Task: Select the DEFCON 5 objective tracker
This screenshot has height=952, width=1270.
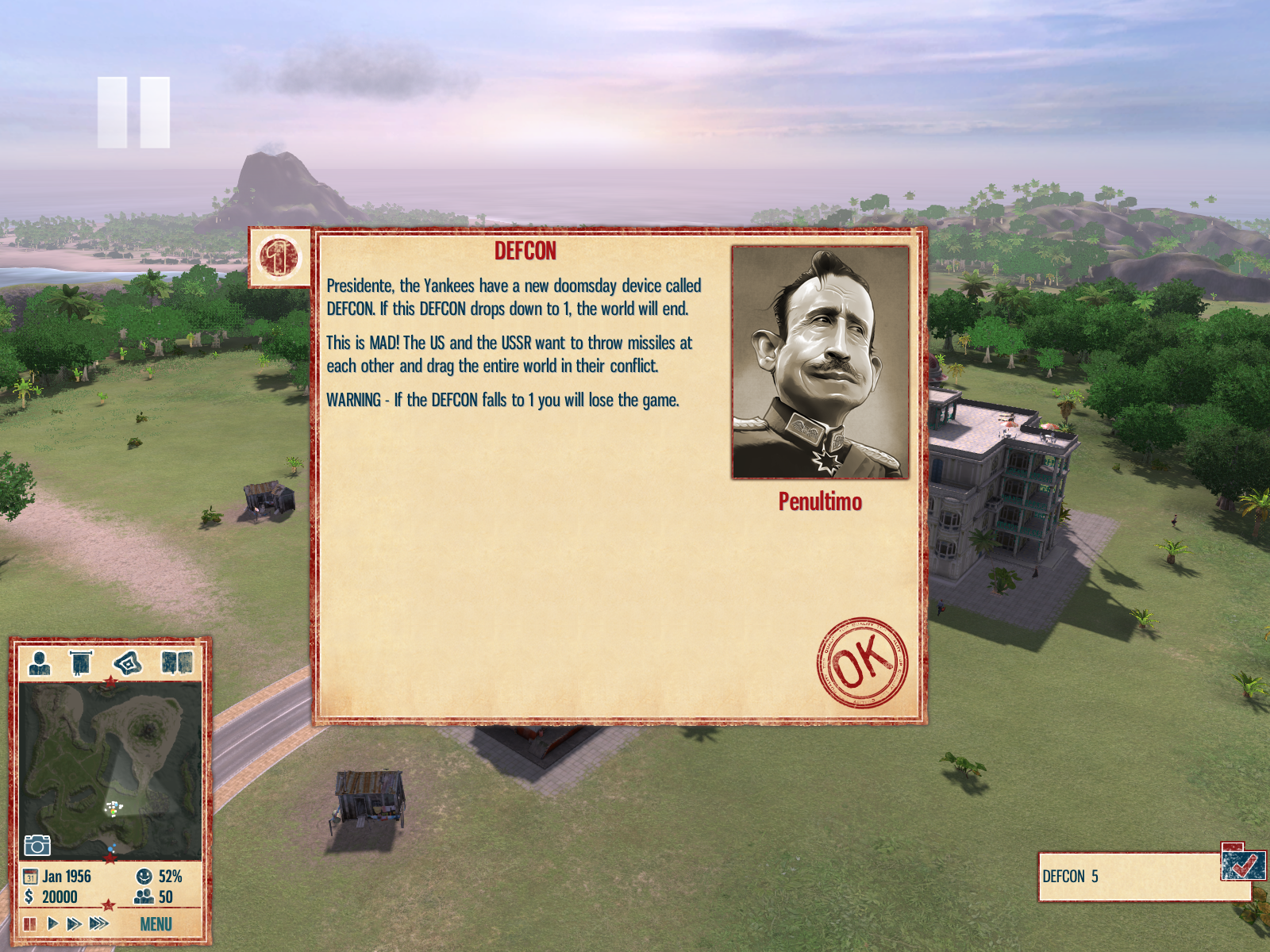Action: pos(1127,877)
